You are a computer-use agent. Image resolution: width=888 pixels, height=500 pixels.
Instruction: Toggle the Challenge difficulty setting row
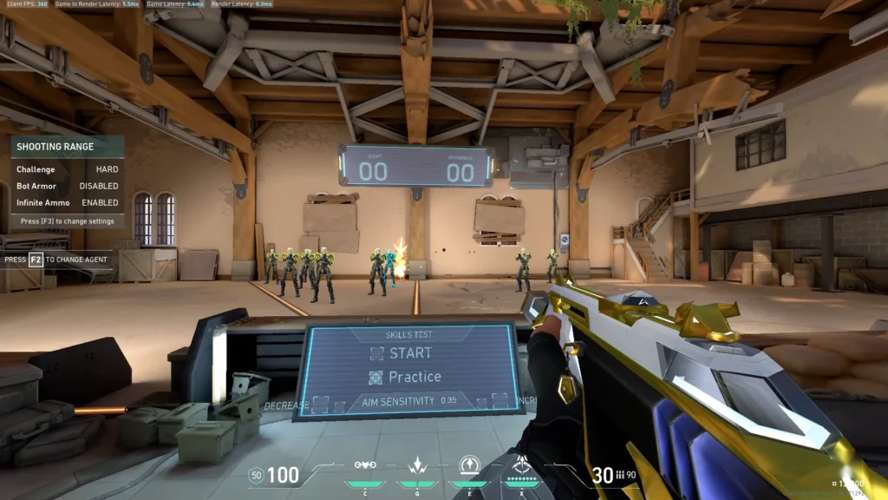(67, 170)
